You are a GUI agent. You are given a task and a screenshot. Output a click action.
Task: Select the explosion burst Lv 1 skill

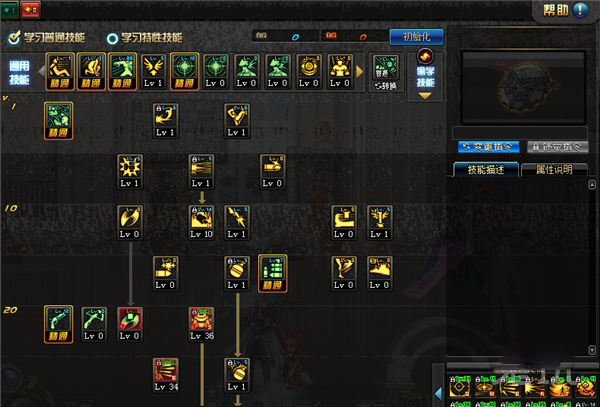tap(130, 171)
